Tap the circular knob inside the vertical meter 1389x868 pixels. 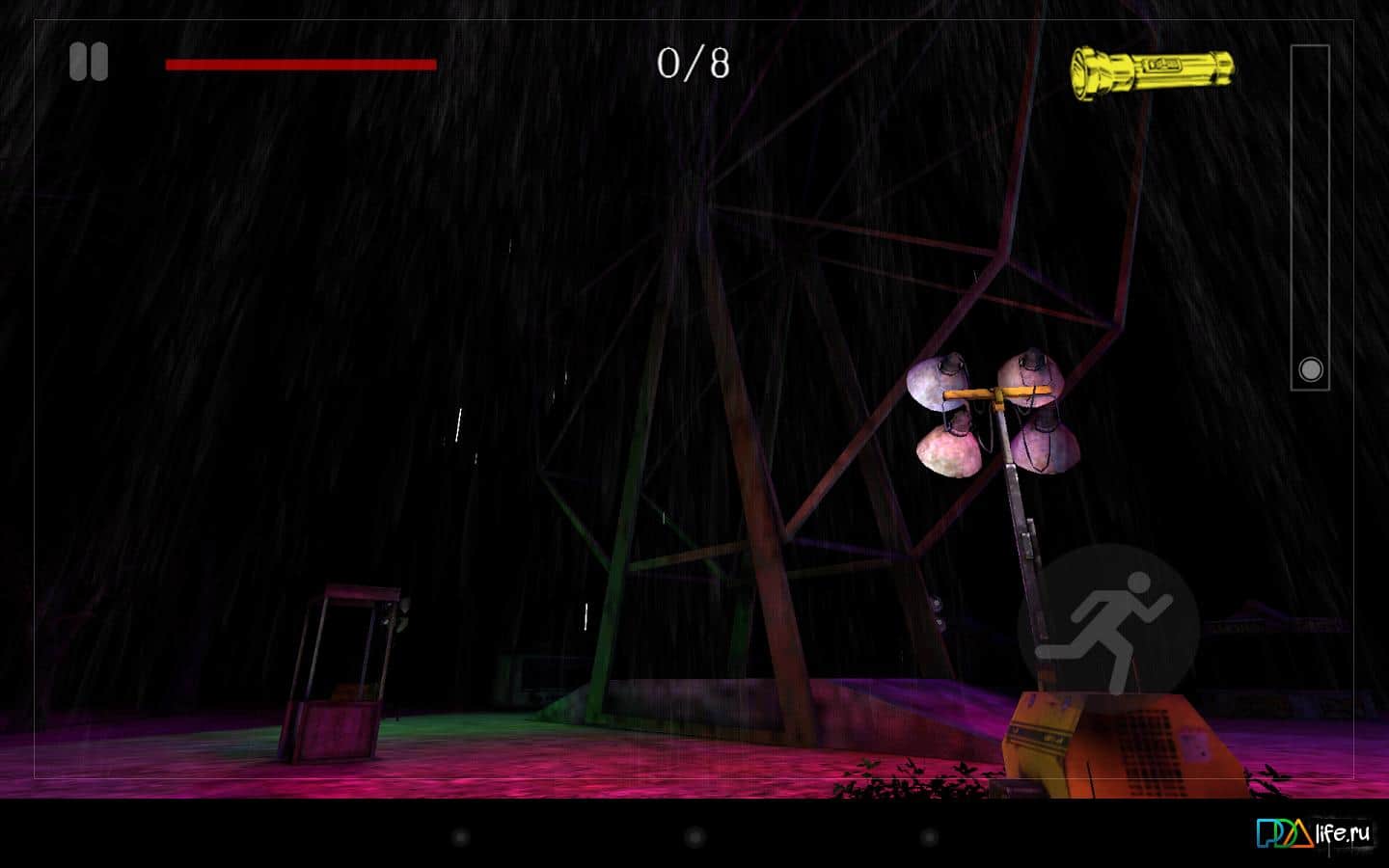pyautogui.click(x=1310, y=369)
